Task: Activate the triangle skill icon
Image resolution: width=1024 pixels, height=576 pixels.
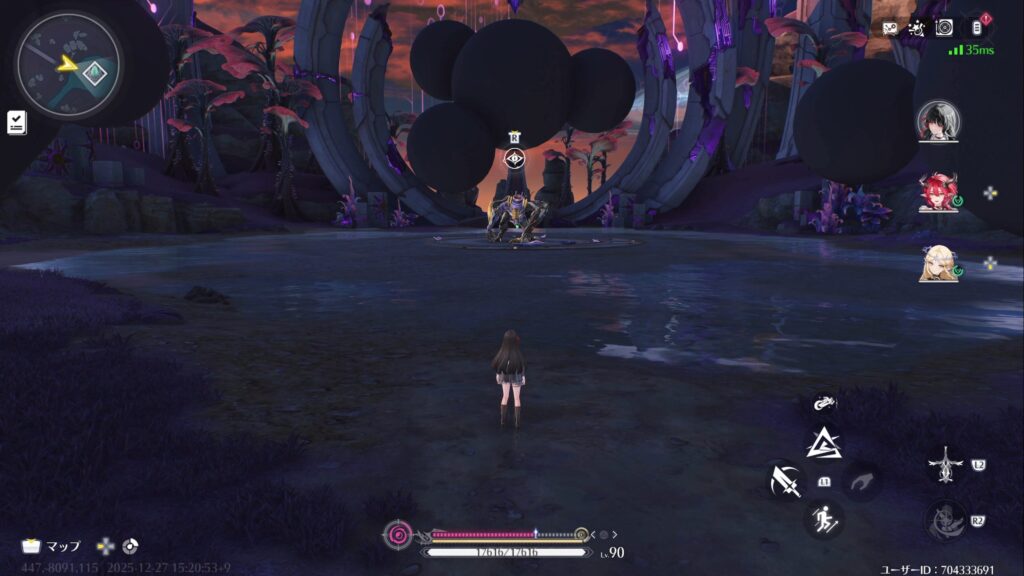Action: coord(824,442)
